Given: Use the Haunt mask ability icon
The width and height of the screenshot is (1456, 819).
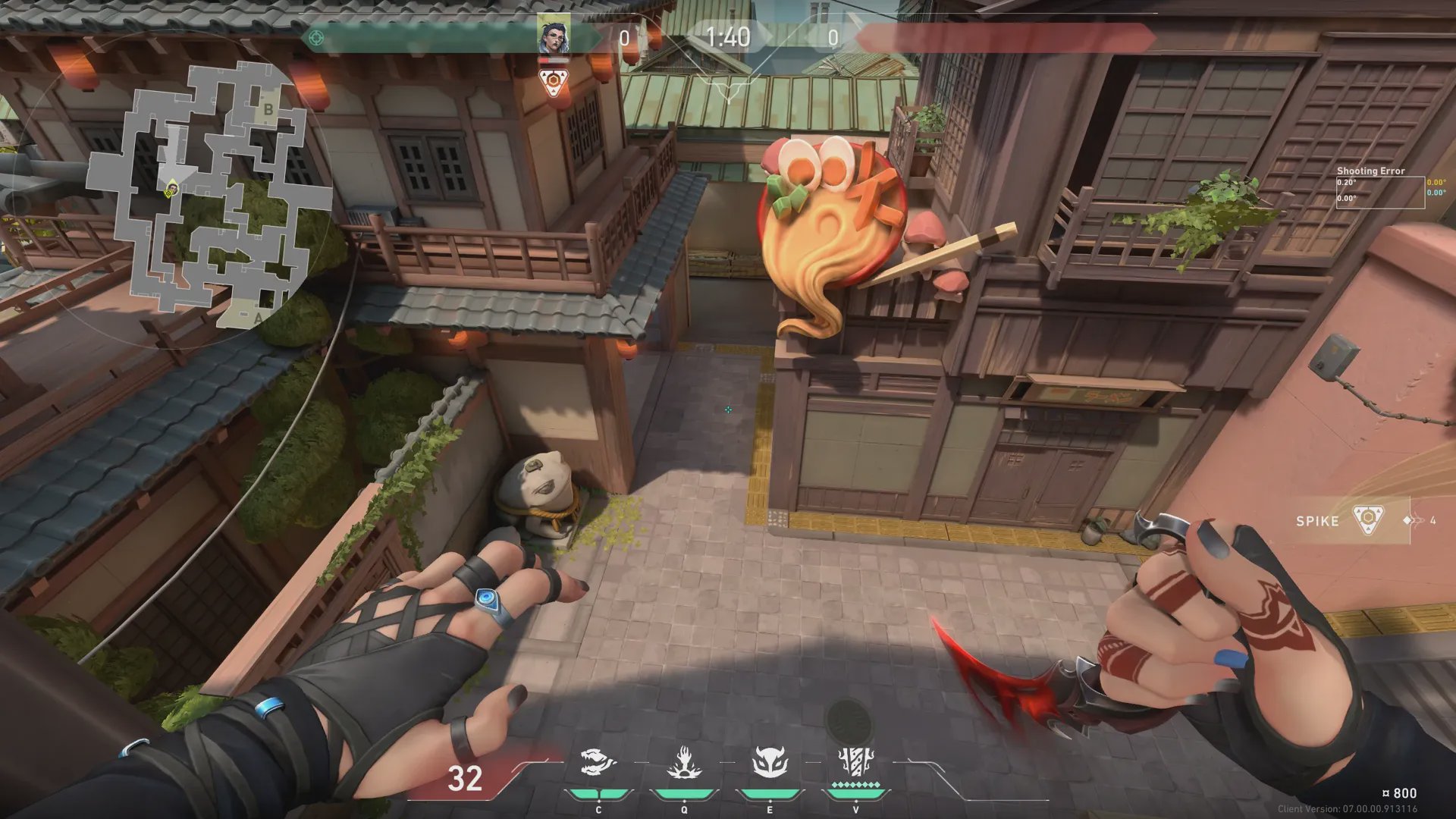Looking at the screenshot, I should [769, 762].
